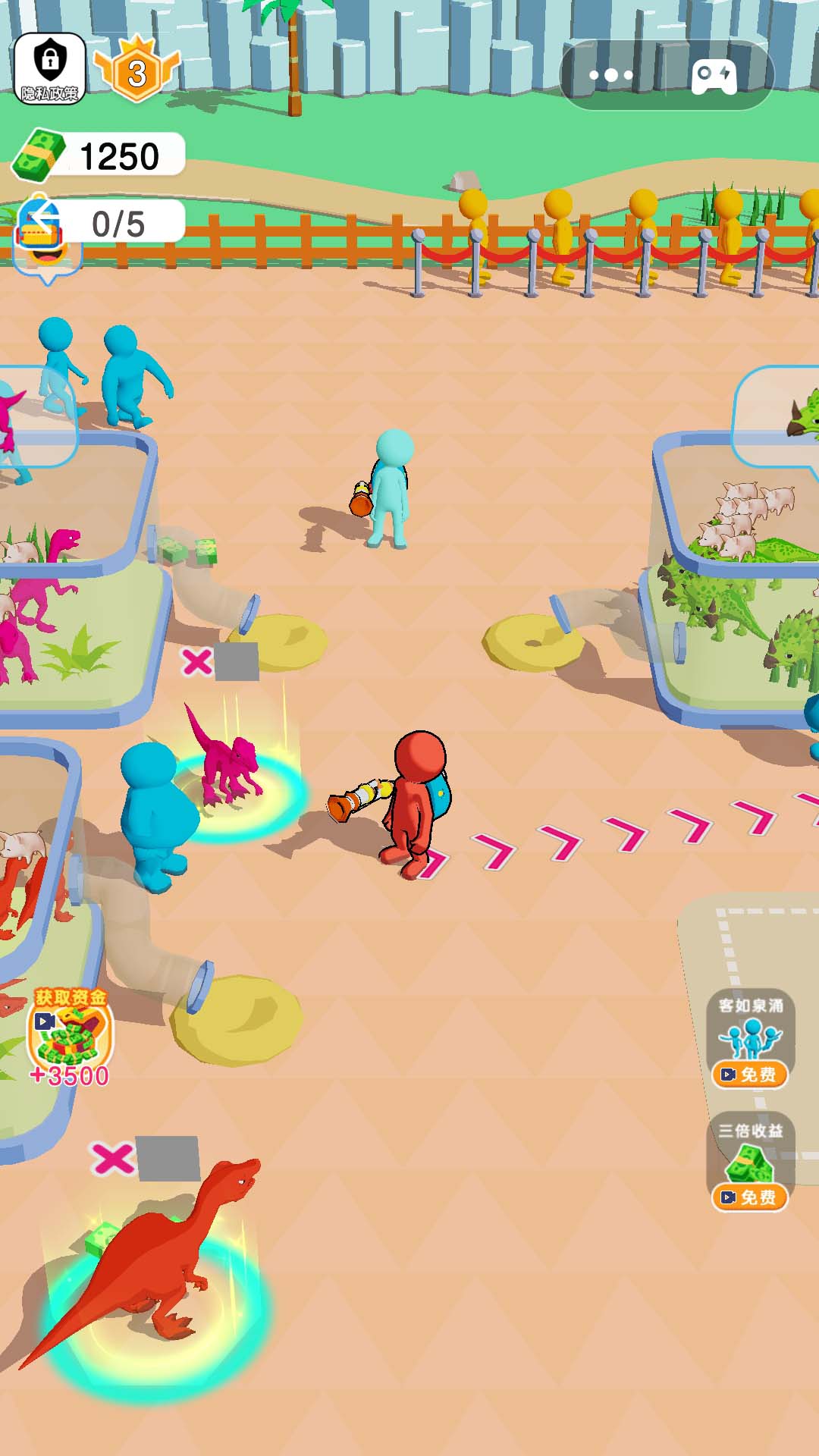Activate the 三倍收益 triple income boost
The image size is (819, 1456).
[x=750, y=1163]
